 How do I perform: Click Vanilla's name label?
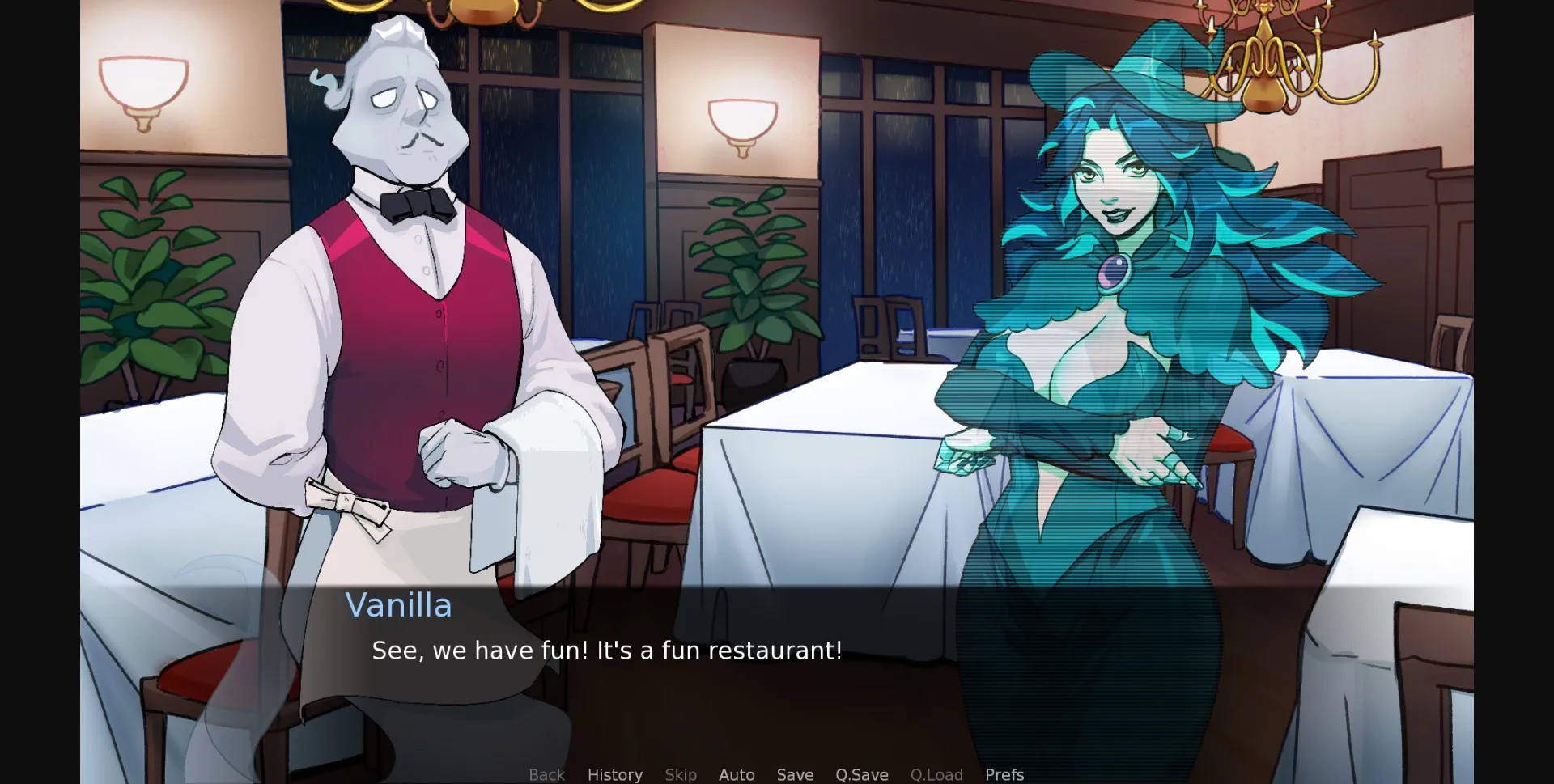400,605
